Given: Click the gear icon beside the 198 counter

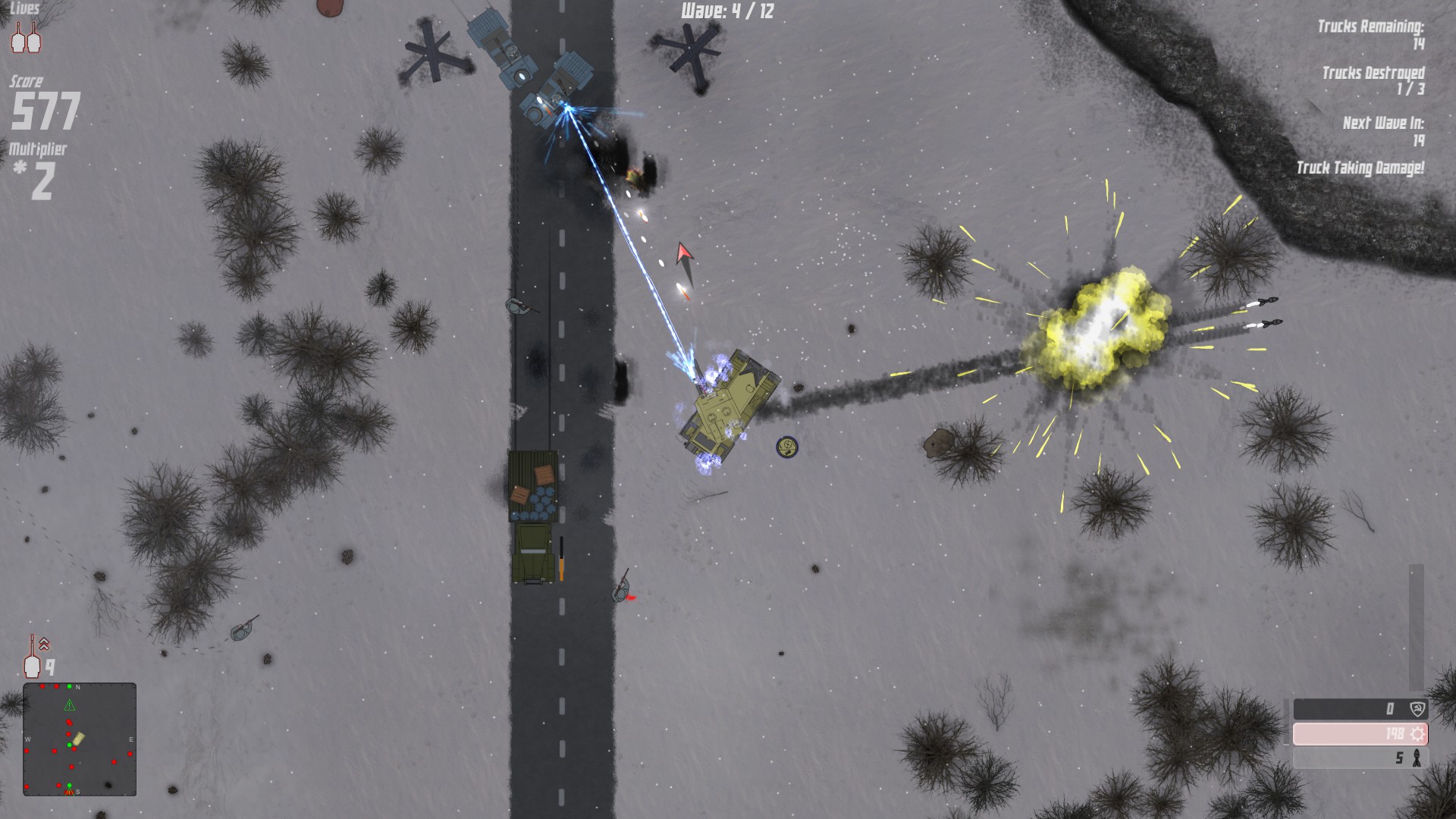Looking at the screenshot, I should tap(1417, 733).
